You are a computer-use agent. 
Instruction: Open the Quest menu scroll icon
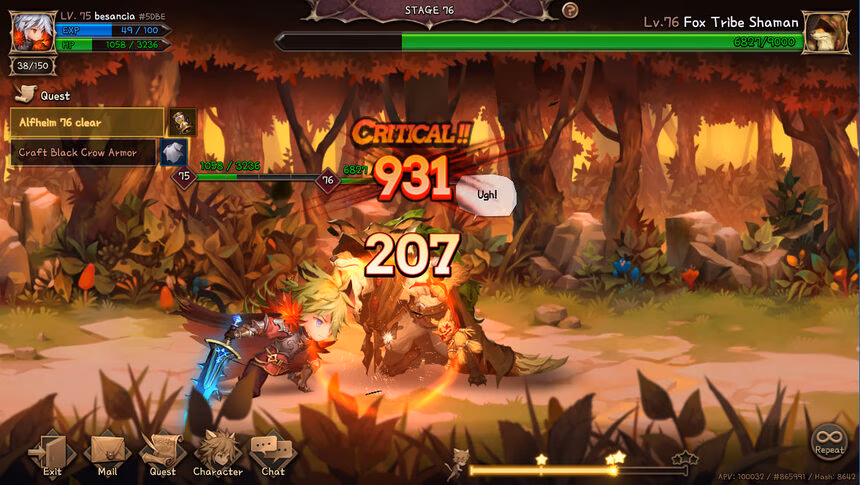point(162,453)
